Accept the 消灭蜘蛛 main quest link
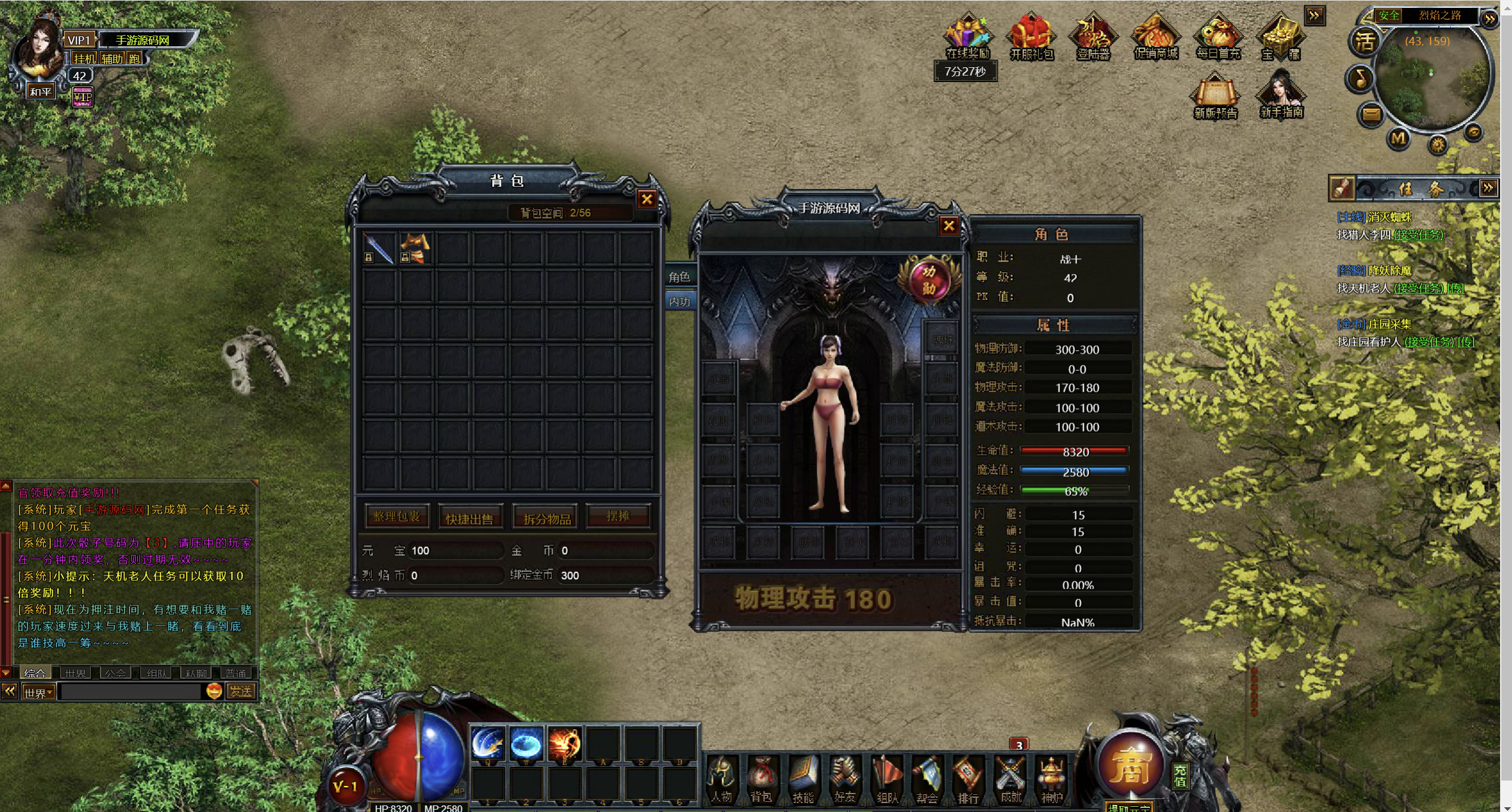 pyautogui.click(x=1418, y=235)
